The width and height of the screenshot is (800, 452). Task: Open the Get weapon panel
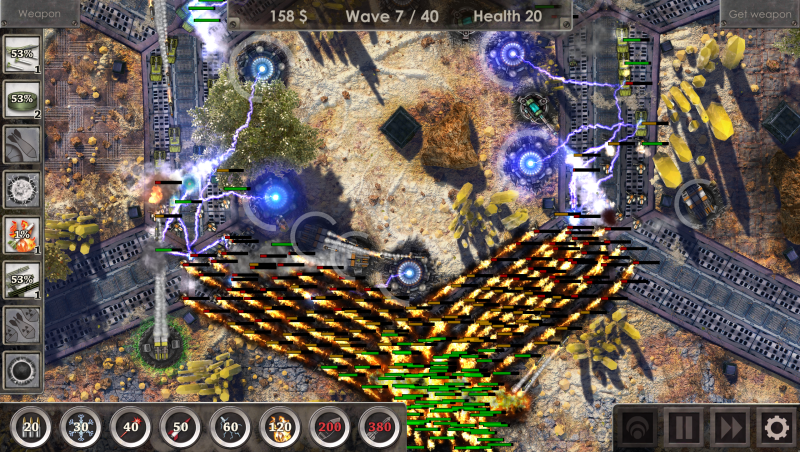click(x=759, y=13)
